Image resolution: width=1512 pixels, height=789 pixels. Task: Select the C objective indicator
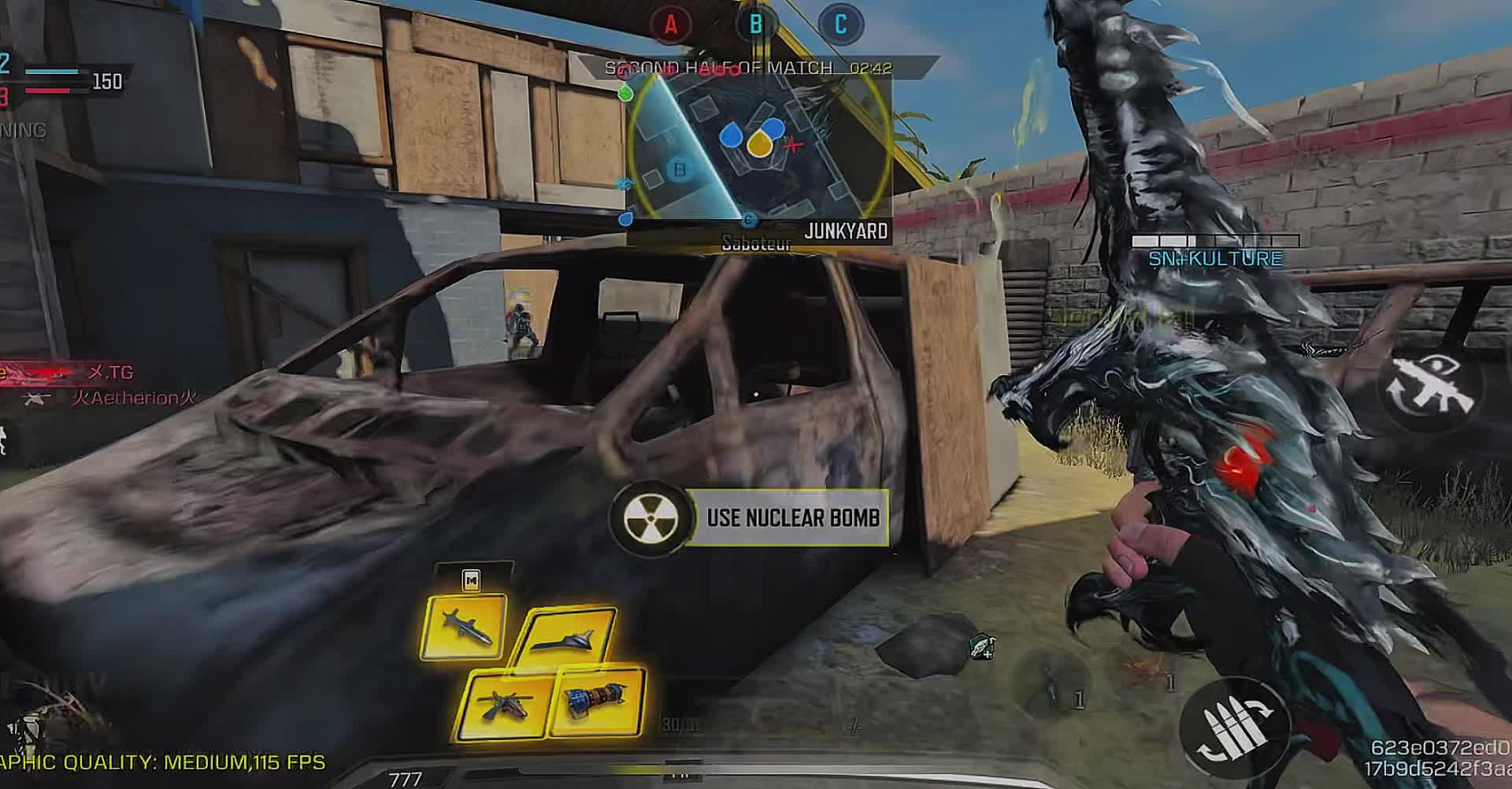tap(840, 25)
